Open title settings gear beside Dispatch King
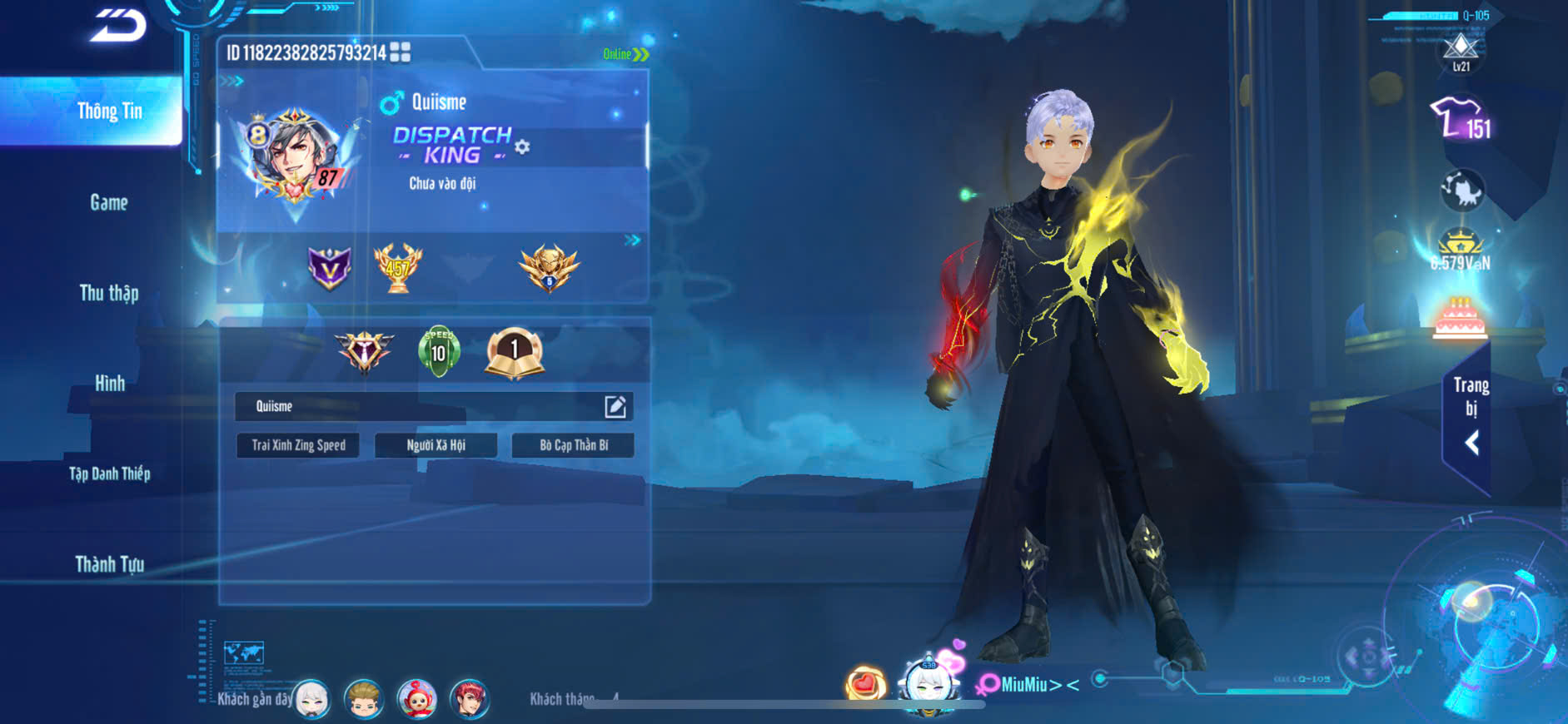Screen dimensions: 1568x724 point(522,147)
